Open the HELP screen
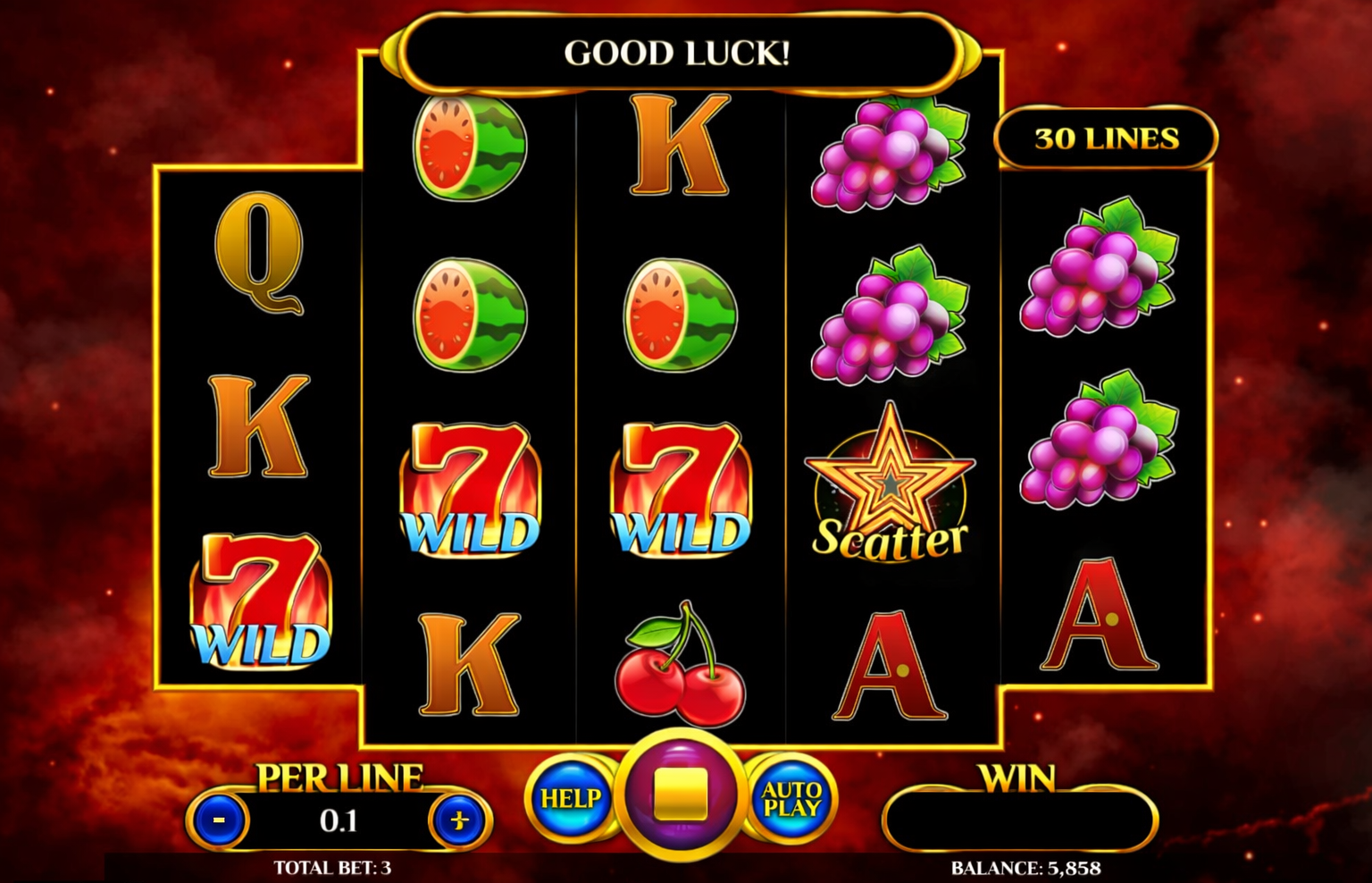The width and height of the screenshot is (1372, 883). (570, 797)
